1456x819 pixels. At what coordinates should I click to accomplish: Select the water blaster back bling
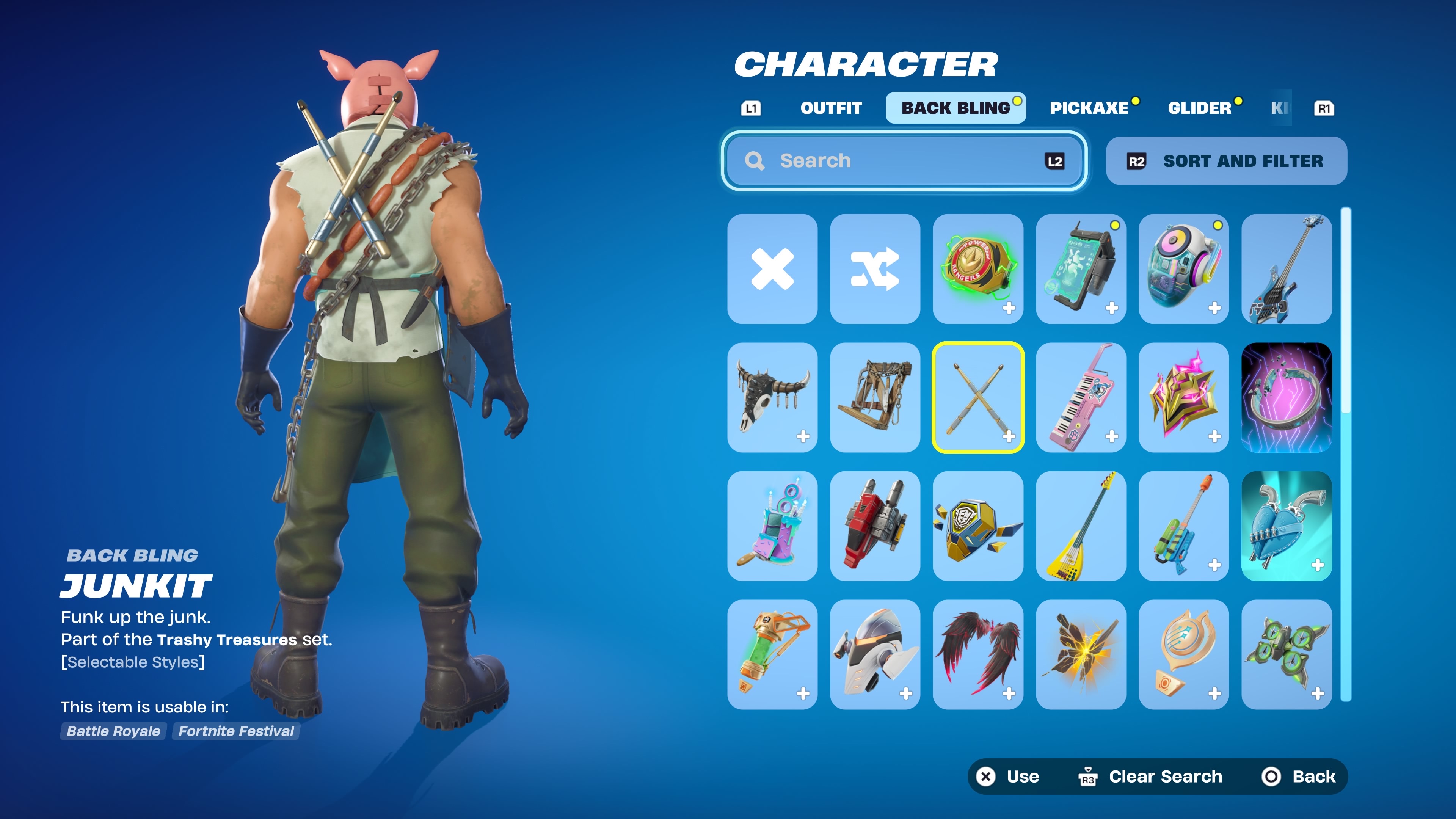1183,526
